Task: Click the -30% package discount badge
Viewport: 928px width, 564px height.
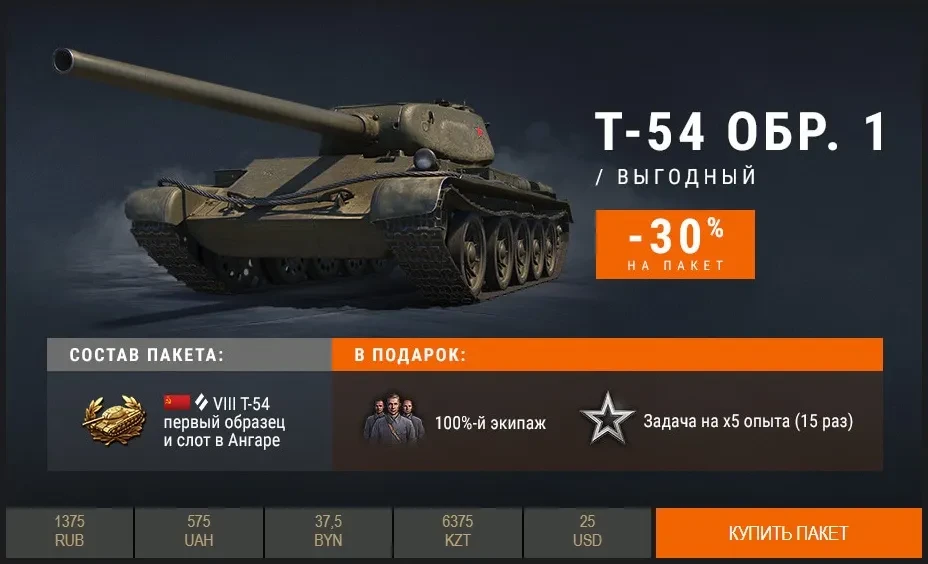Action: [x=675, y=244]
